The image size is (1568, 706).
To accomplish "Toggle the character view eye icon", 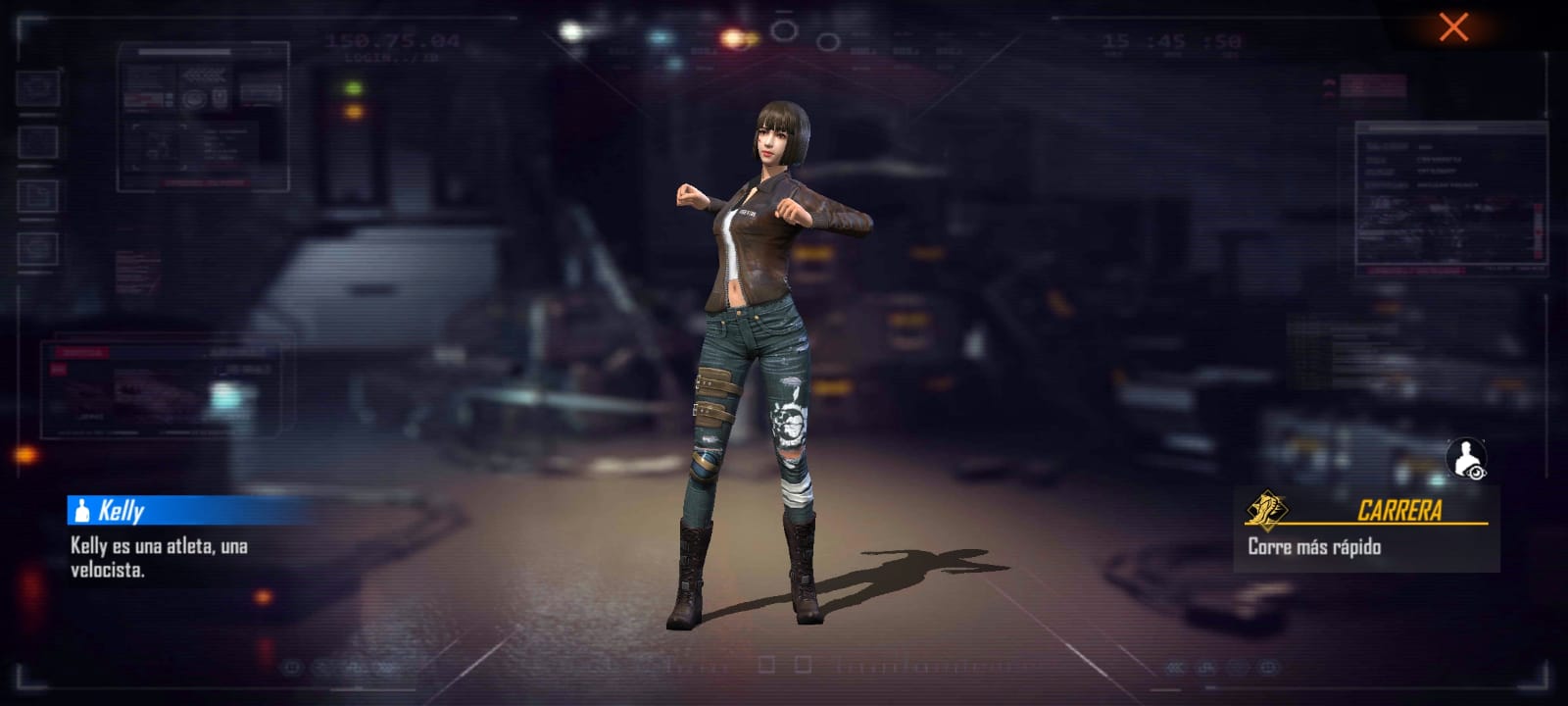I will click(x=1466, y=459).
